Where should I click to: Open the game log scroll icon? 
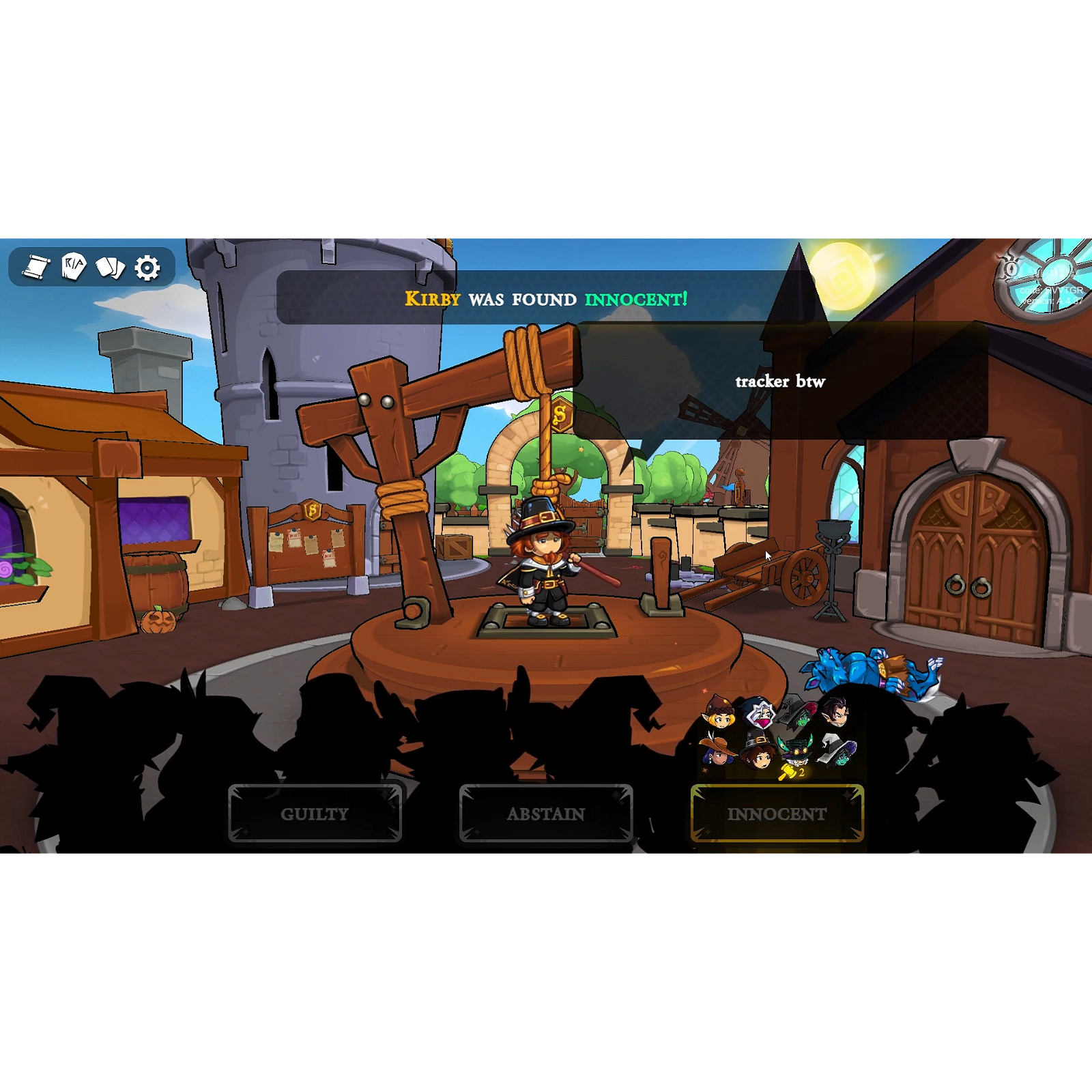[x=37, y=268]
